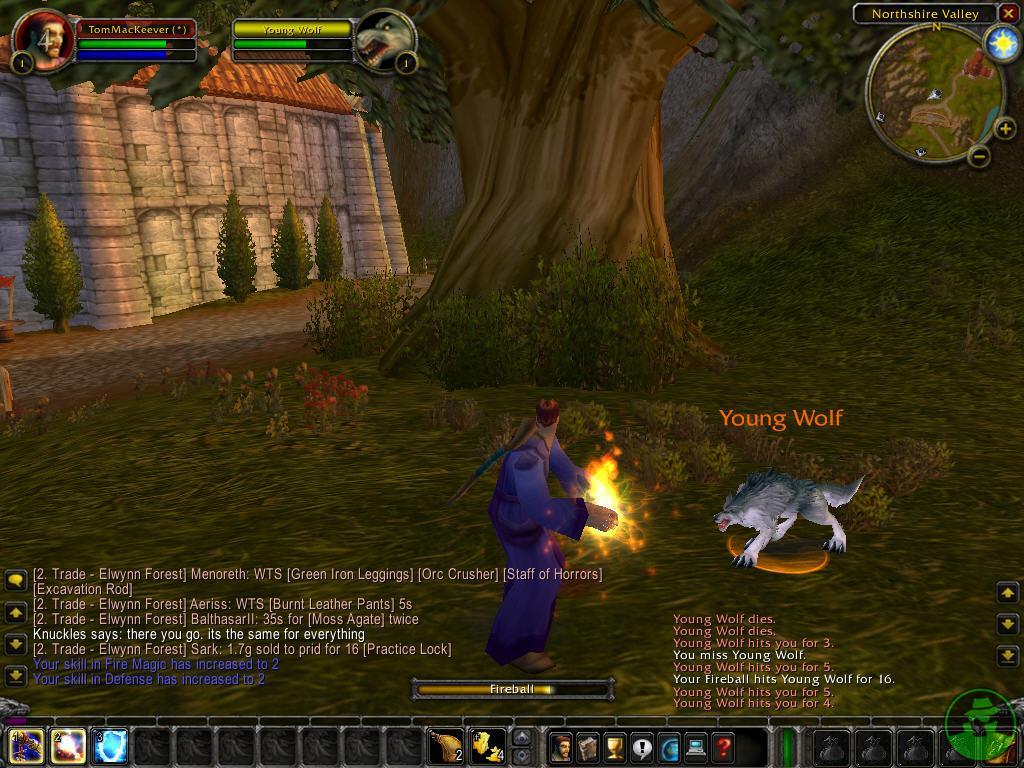Open the character info portrait button
The image size is (1024, 768).
[561, 747]
